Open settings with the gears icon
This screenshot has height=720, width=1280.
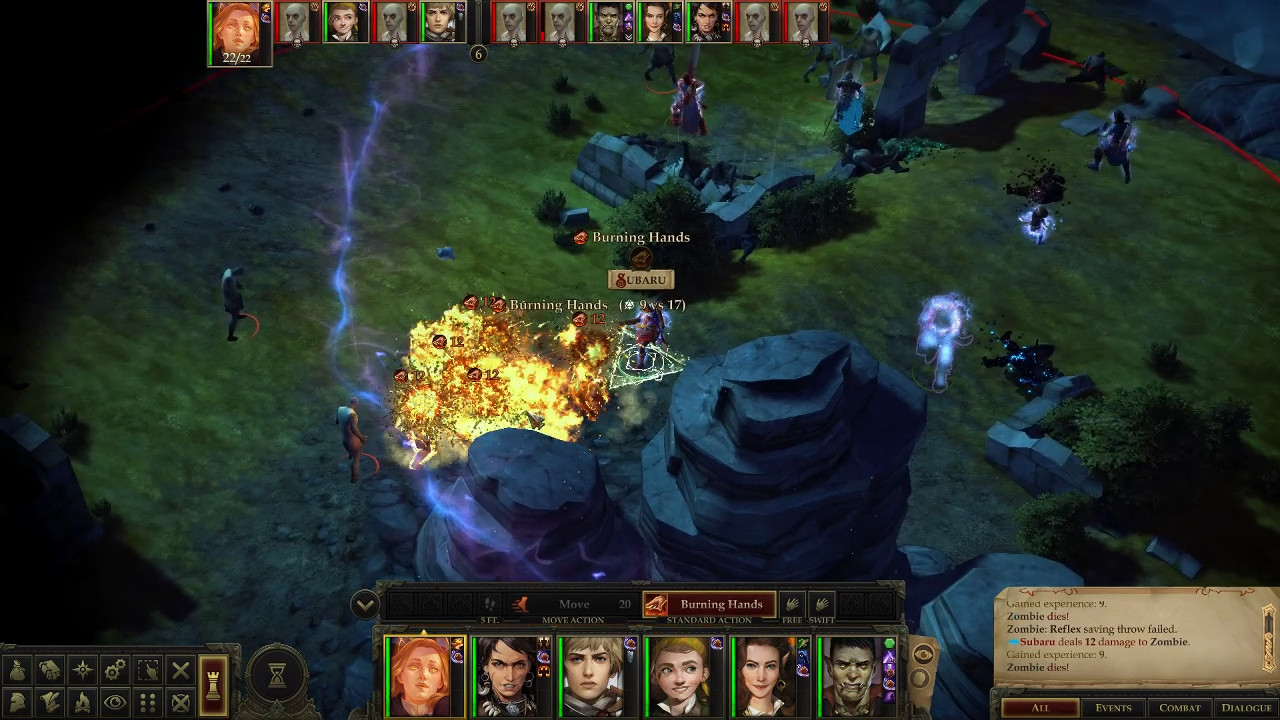click(115, 670)
